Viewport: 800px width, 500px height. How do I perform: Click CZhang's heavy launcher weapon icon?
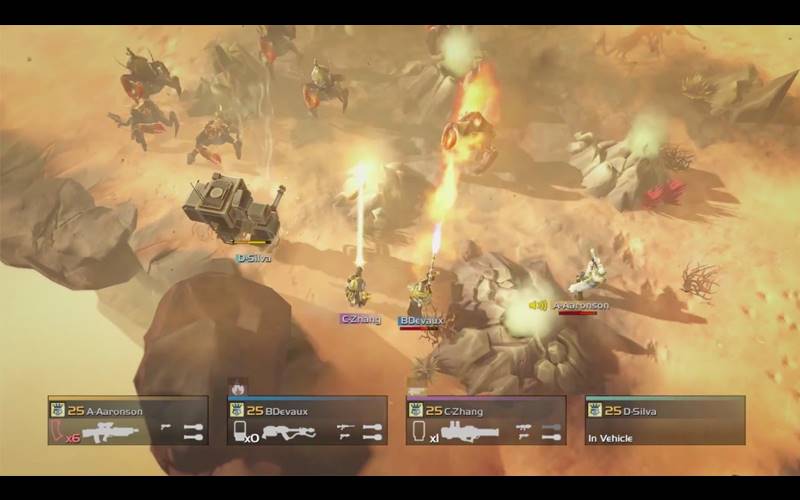[x=469, y=432]
